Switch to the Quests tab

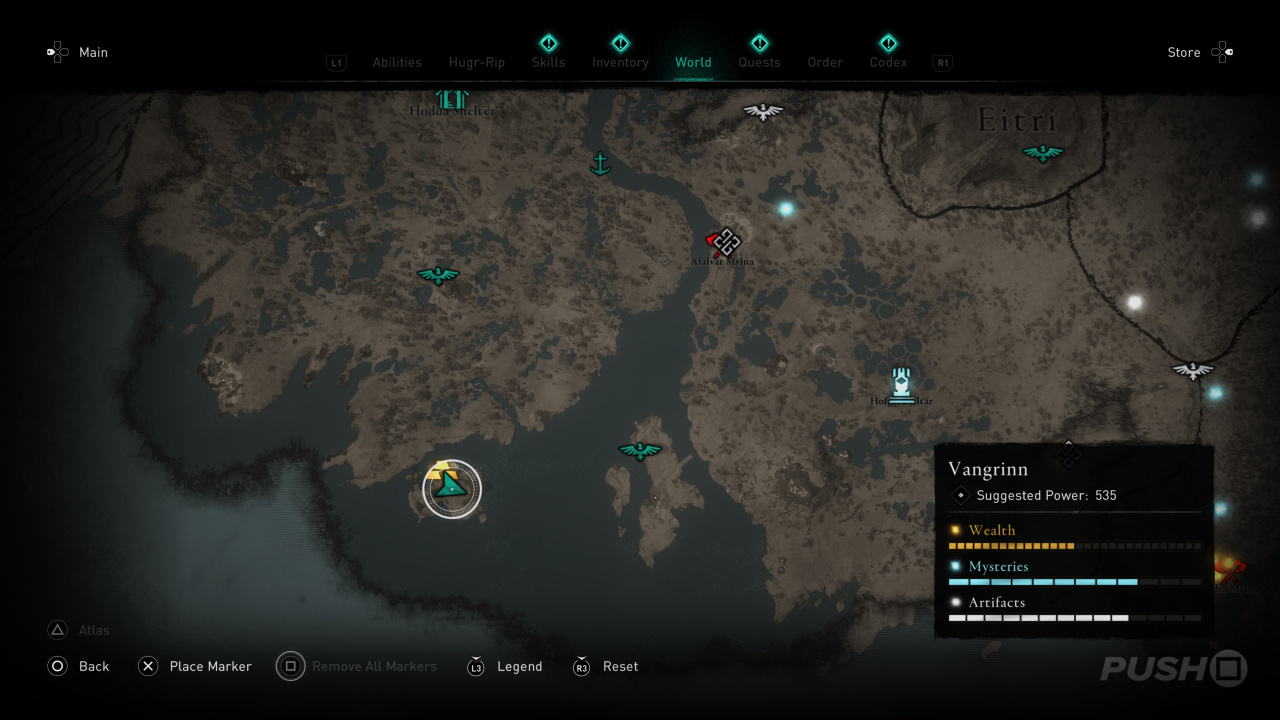click(759, 62)
